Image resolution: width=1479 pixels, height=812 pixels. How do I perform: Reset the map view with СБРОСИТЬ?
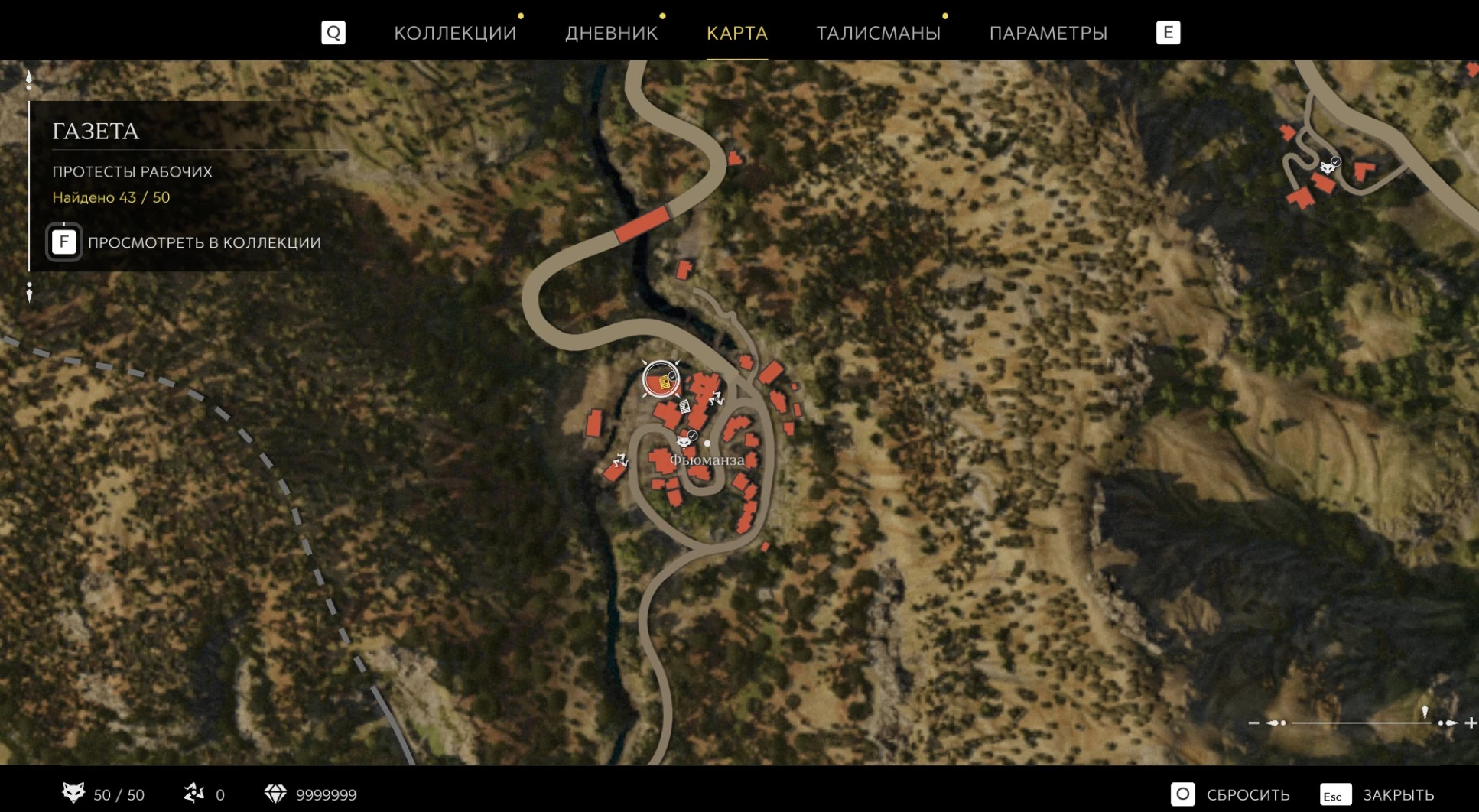click(x=1231, y=794)
